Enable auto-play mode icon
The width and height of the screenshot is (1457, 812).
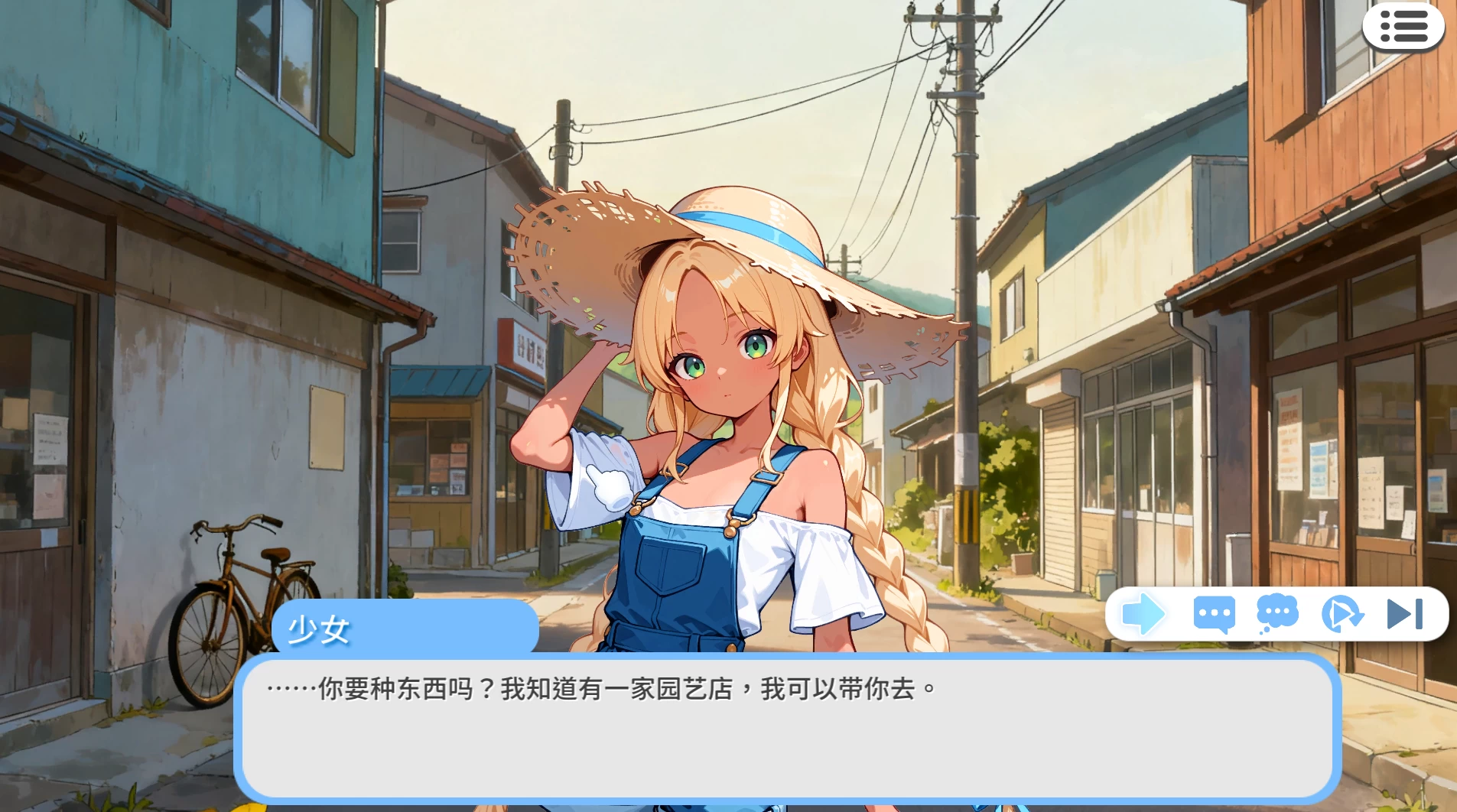(1343, 614)
